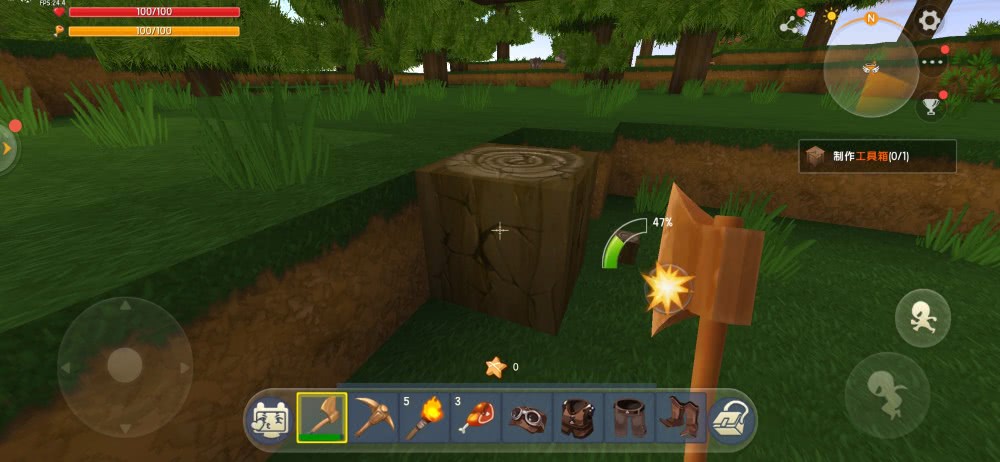Select the wooden axe hotbar slot

pos(322,417)
